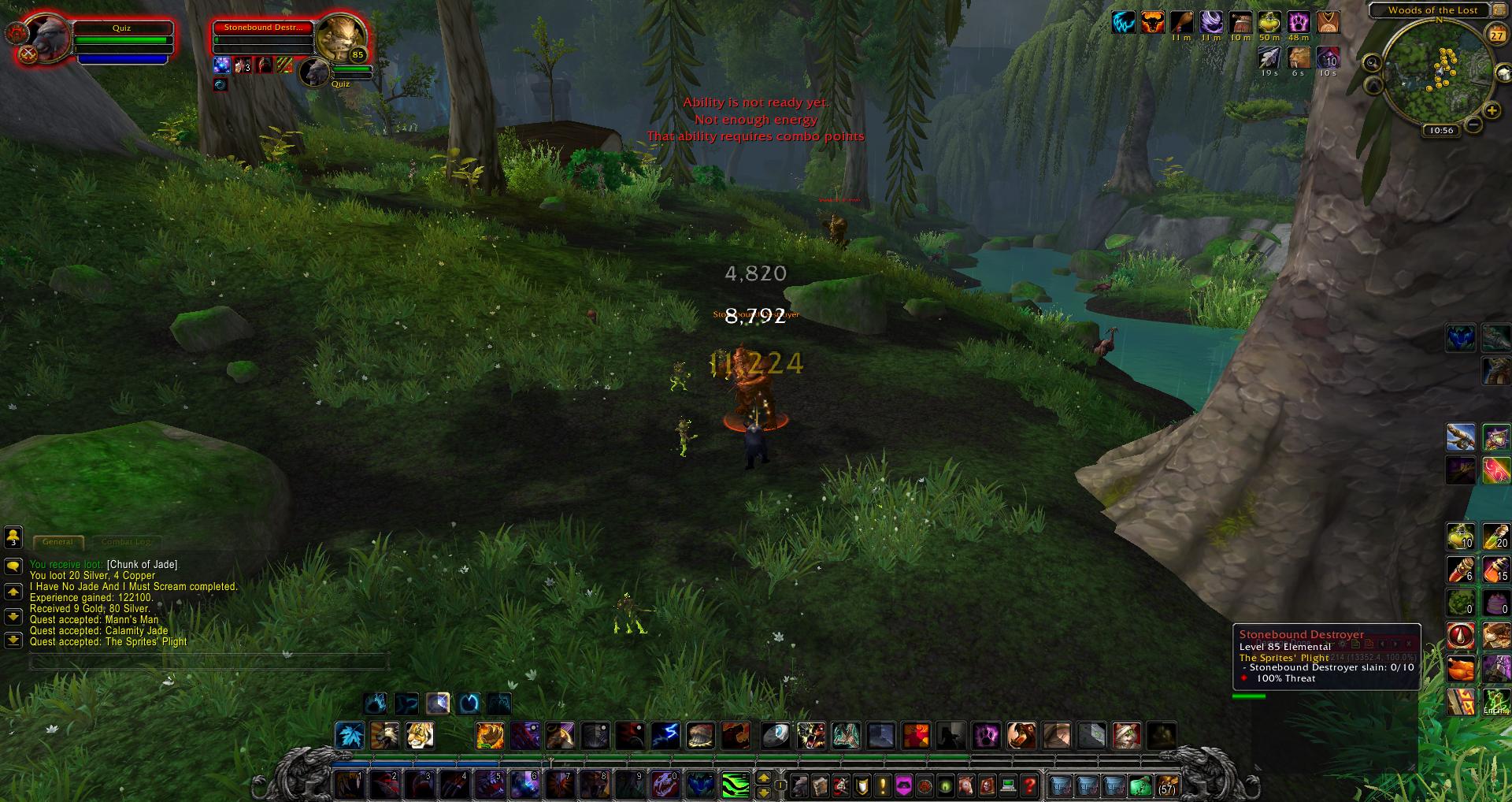The height and width of the screenshot is (802, 1512).
Task: Click the minimap tracking magnifier button
Action: [x=1372, y=63]
